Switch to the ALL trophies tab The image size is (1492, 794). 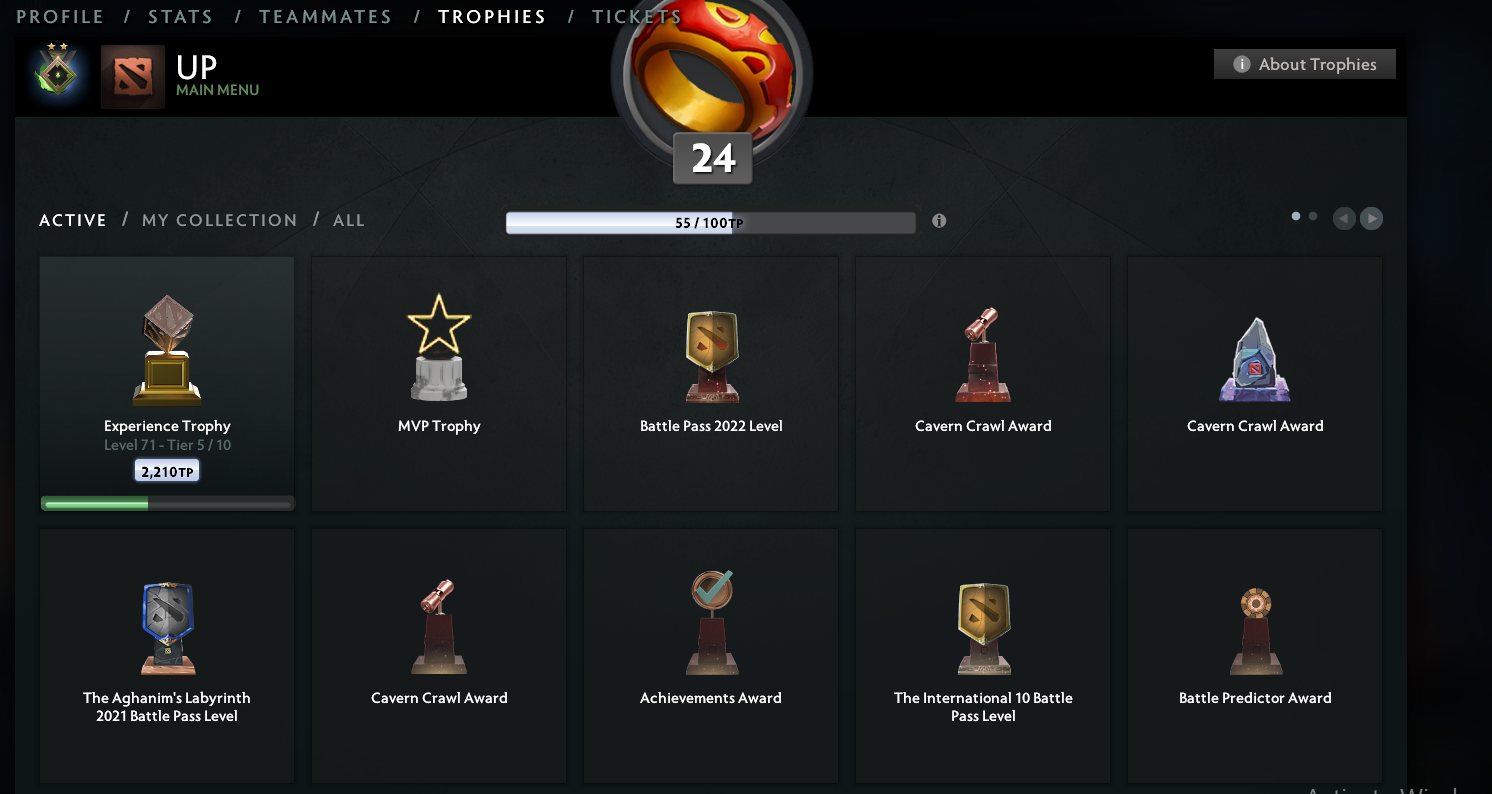(349, 220)
